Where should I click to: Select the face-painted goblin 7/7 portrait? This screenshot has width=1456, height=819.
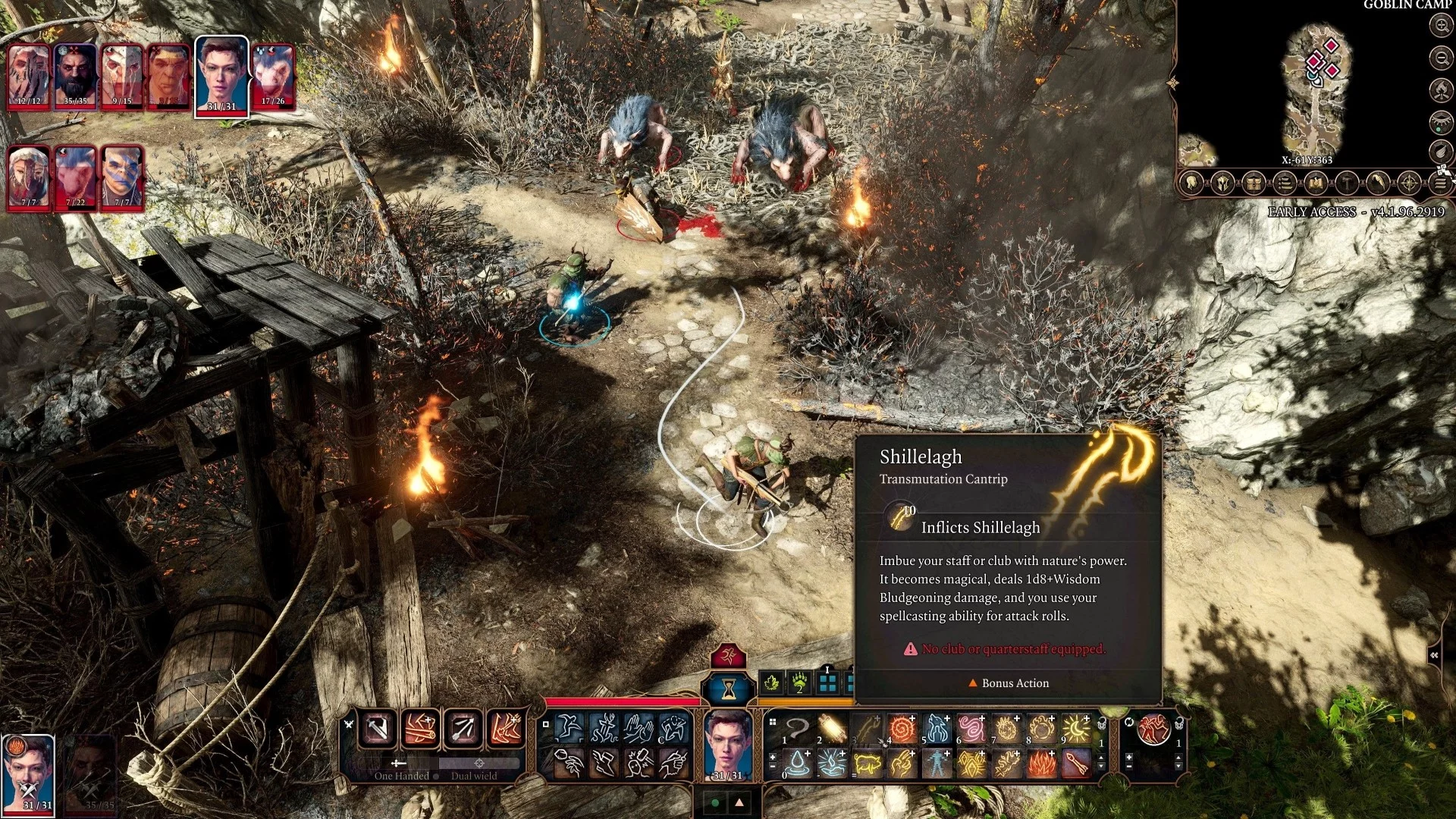(x=122, y=177)
